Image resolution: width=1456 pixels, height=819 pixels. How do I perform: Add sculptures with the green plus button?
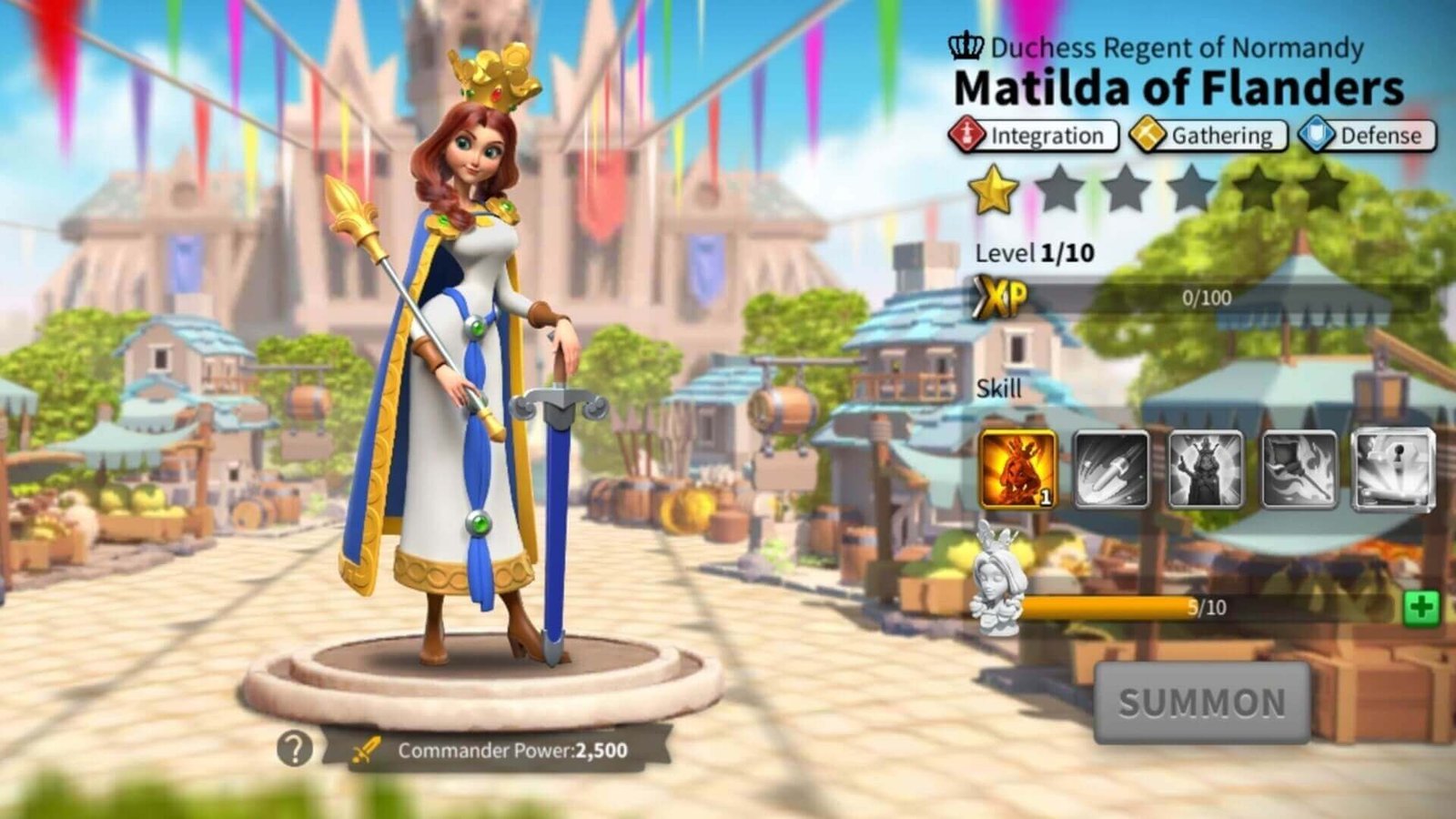point(1421,607)
